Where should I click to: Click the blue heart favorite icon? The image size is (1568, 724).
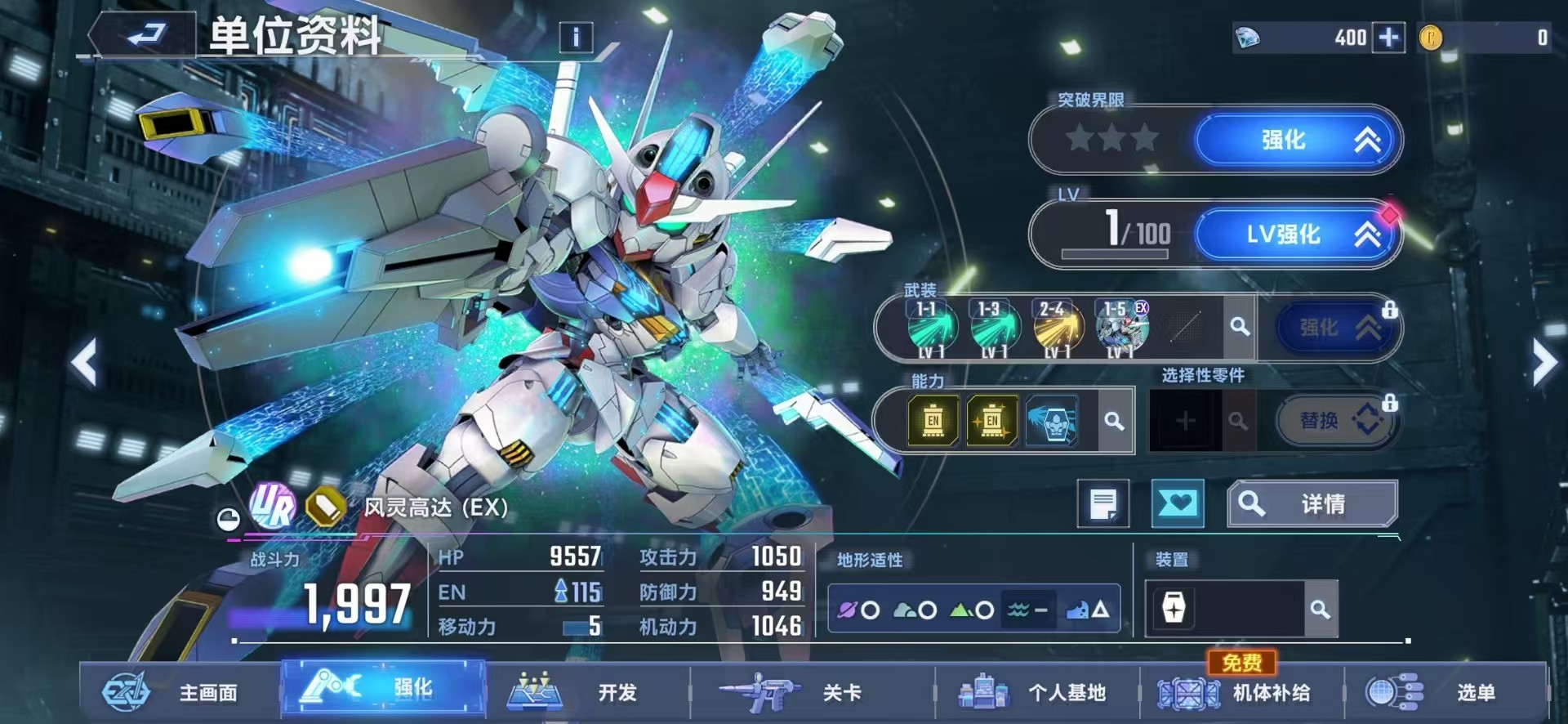(1178, 503)
